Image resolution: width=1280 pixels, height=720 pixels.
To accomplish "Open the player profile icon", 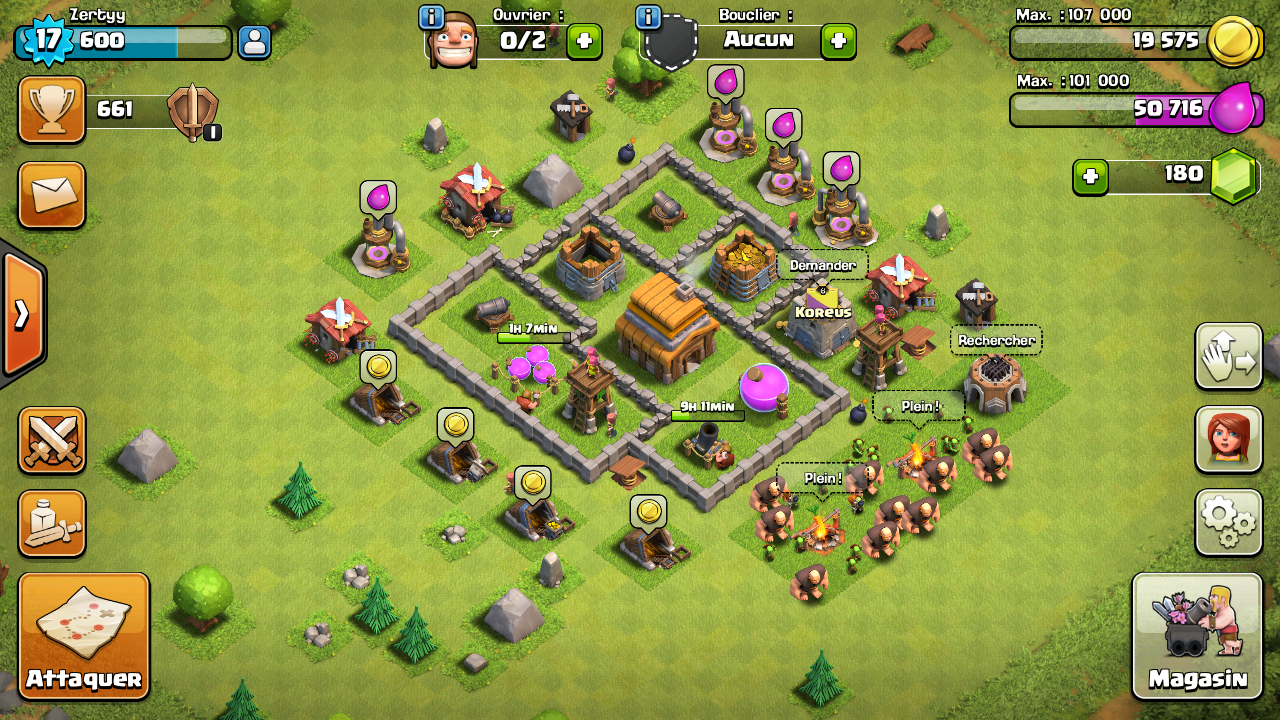I will (254, 42).
